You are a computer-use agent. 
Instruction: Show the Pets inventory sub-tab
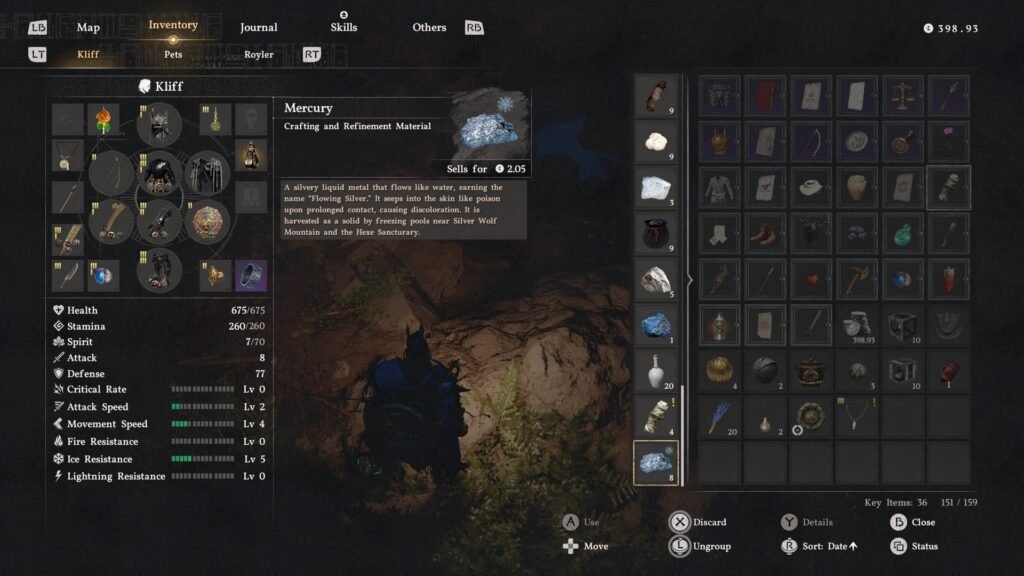173,54
